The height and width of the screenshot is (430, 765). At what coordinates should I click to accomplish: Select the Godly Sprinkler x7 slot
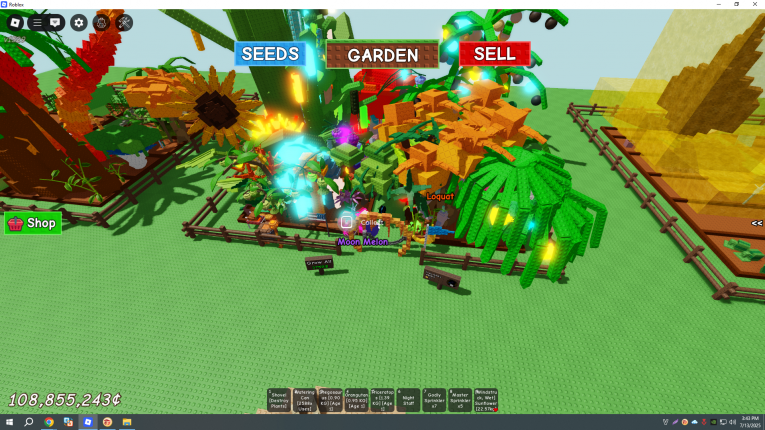(435, 400)
